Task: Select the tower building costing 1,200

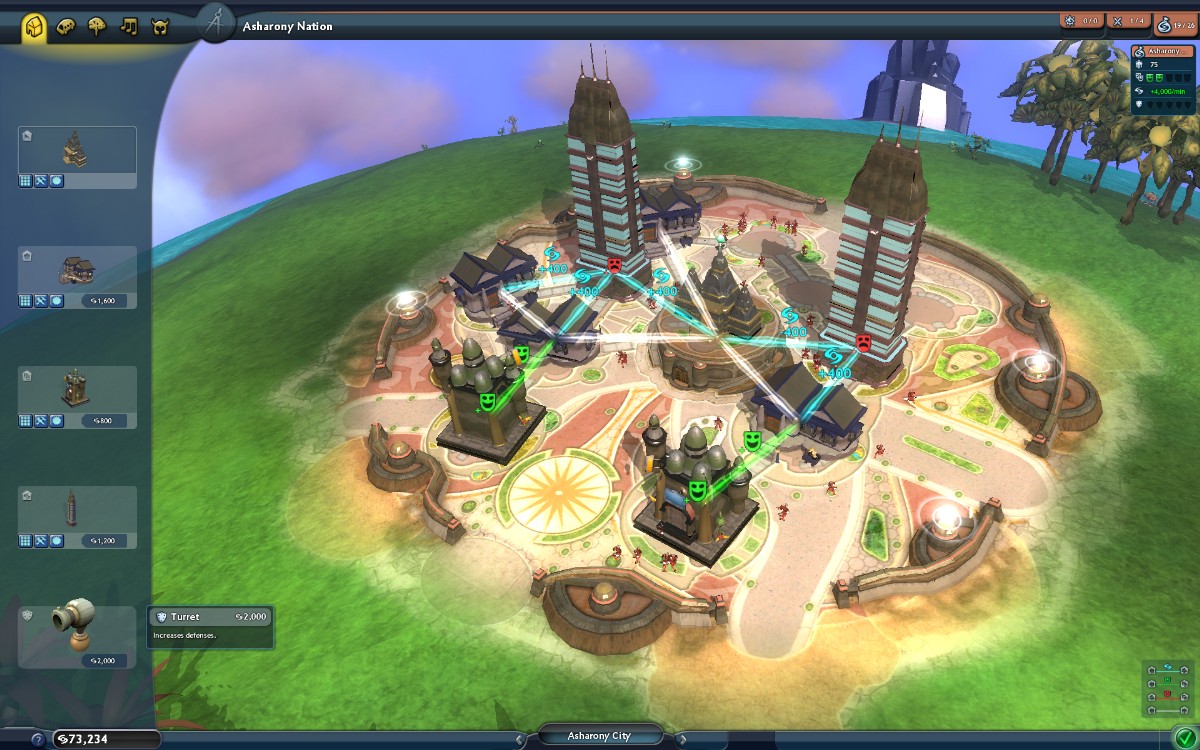Action: pyautogui.click(x=77, y=517)
